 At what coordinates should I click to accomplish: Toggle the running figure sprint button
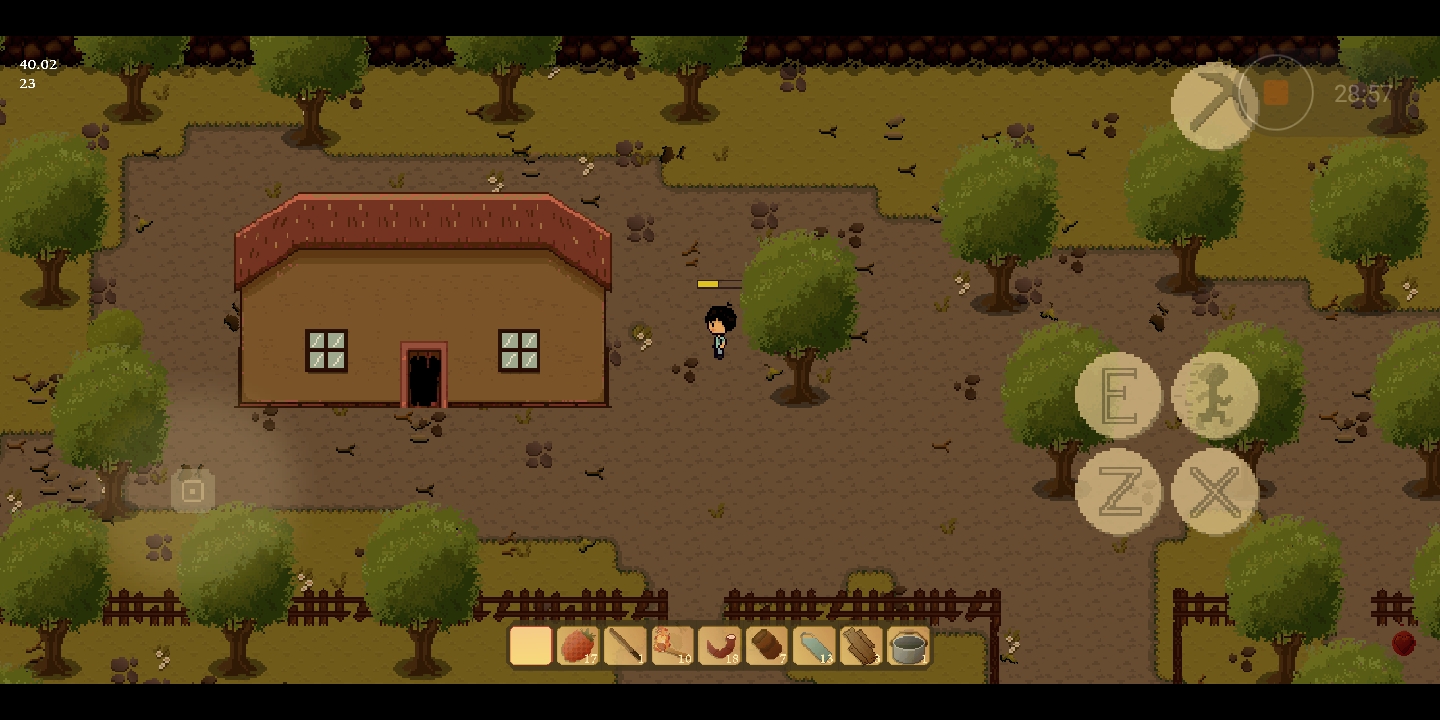pyautogui.click(x=1214, y=395)
